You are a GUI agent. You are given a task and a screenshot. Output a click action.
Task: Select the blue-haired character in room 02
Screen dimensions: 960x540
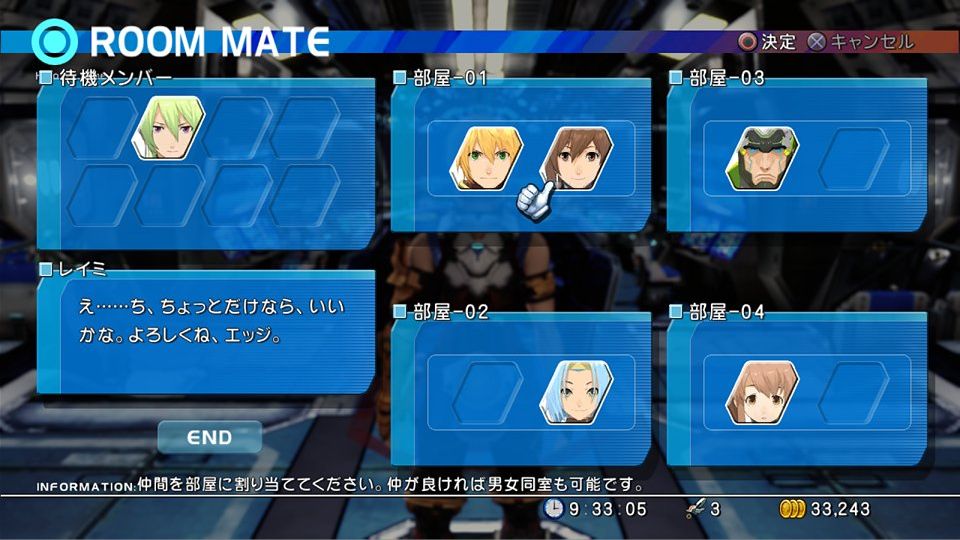[577, 392]
